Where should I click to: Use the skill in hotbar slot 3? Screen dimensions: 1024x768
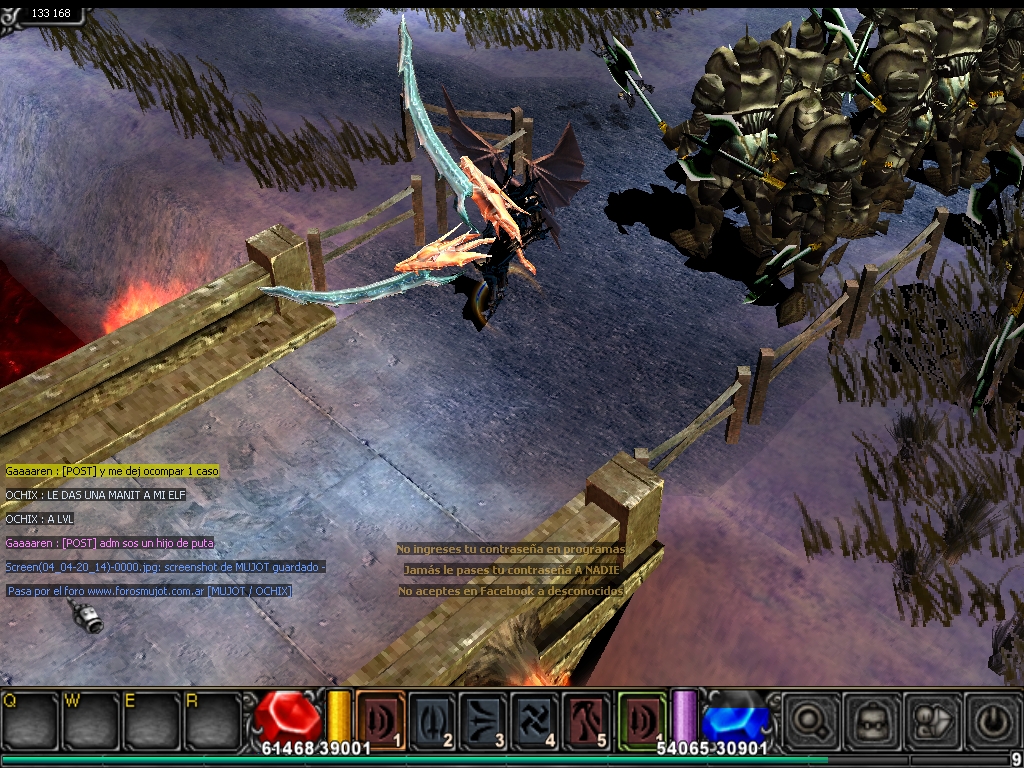click(x=484, y=719)
